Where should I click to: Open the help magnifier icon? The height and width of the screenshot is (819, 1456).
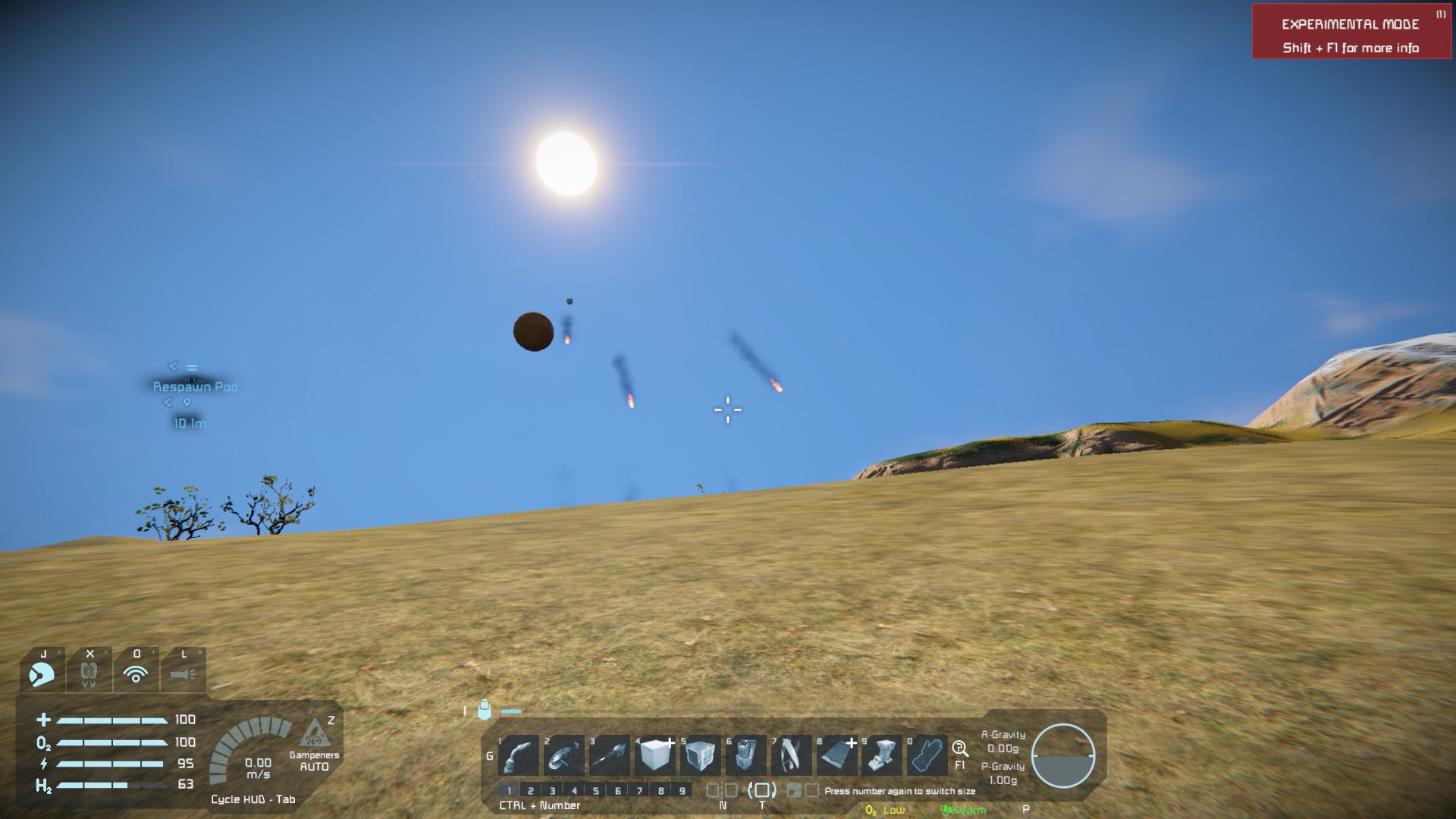click(960, 749)
